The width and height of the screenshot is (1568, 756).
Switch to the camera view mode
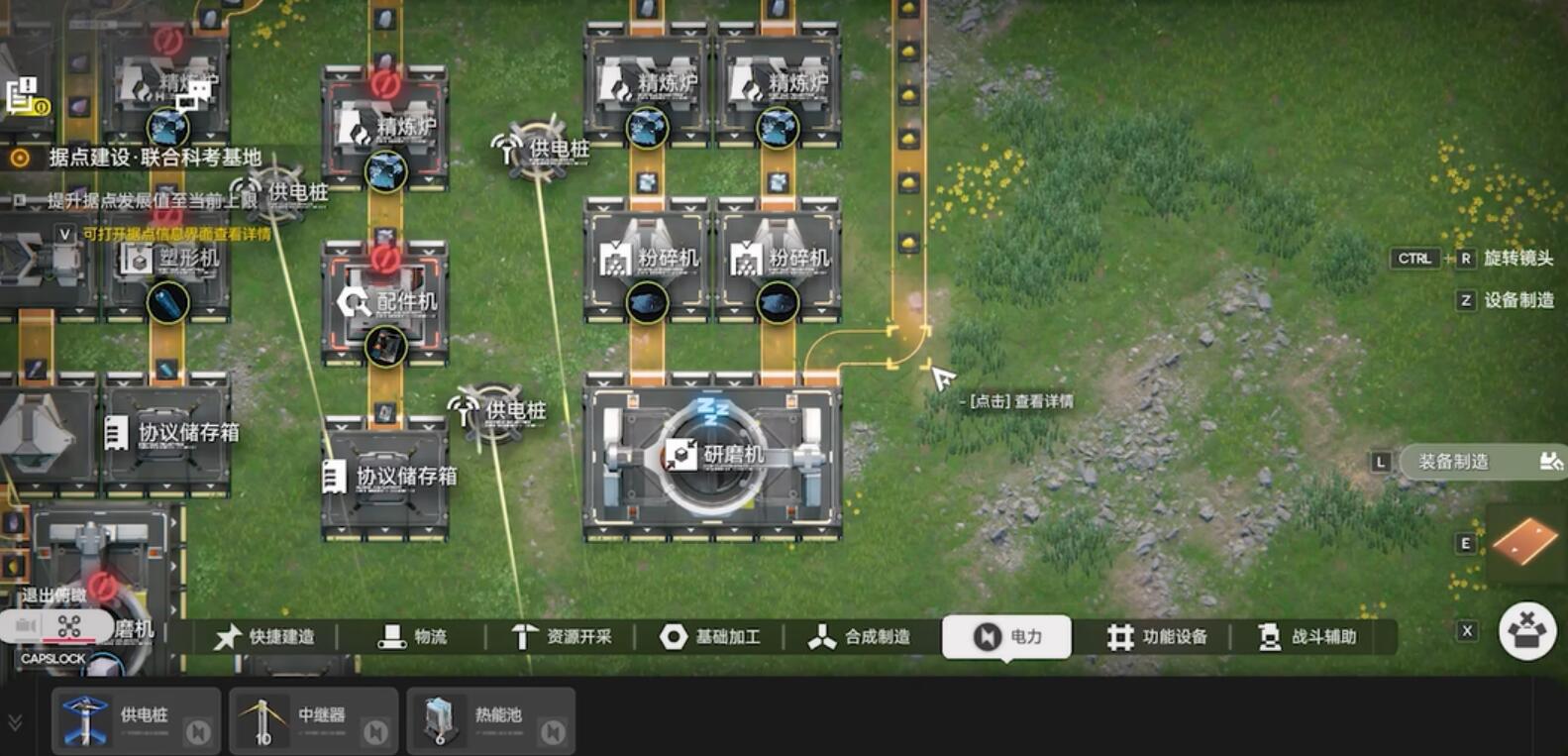point(25,626)
